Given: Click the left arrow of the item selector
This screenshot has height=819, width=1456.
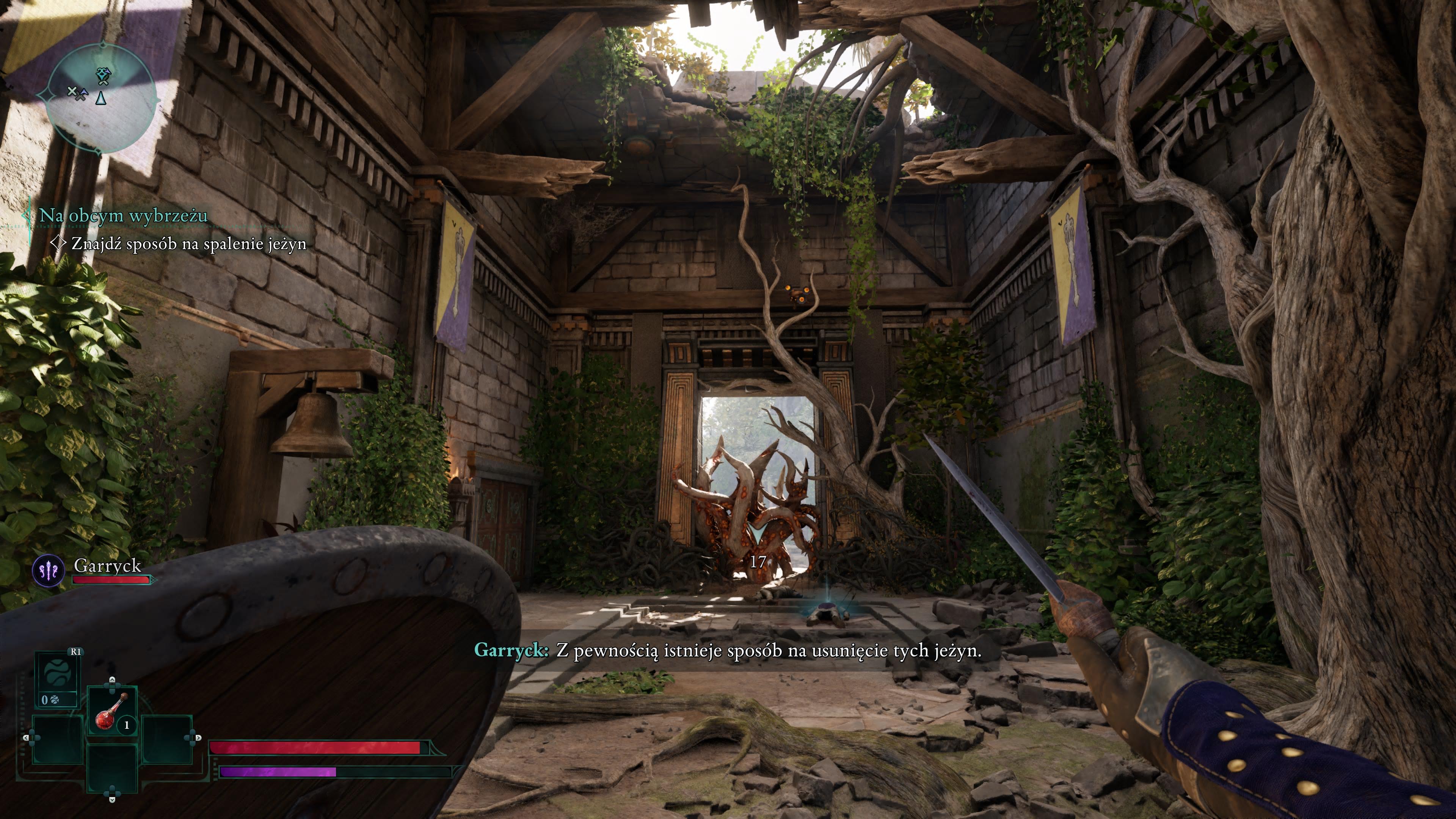Looking at the screenshot, I should click(27, 737).
